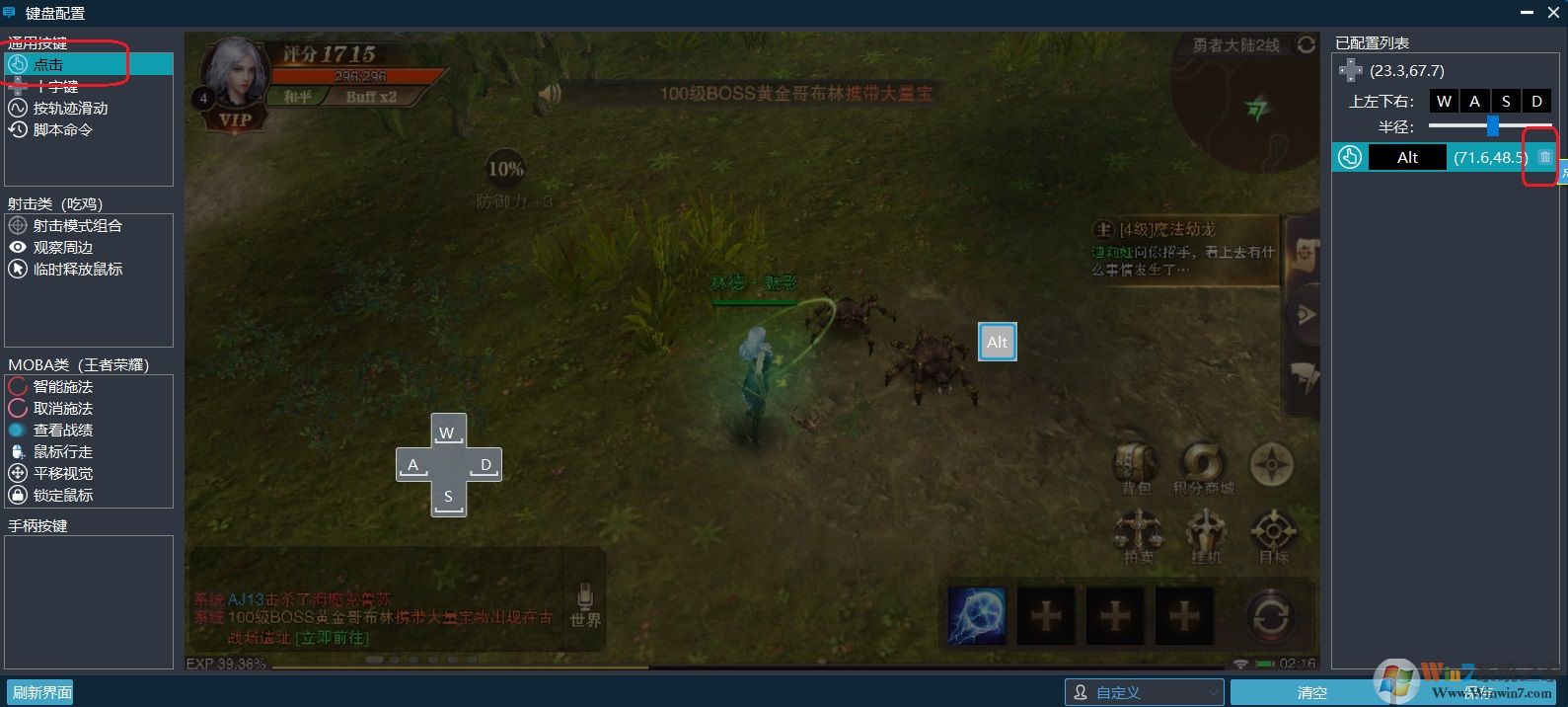The width and height of the screenshot is (1568, 707).
Task: Activate the blue lightning orb skill
Action: click(977, 615)
